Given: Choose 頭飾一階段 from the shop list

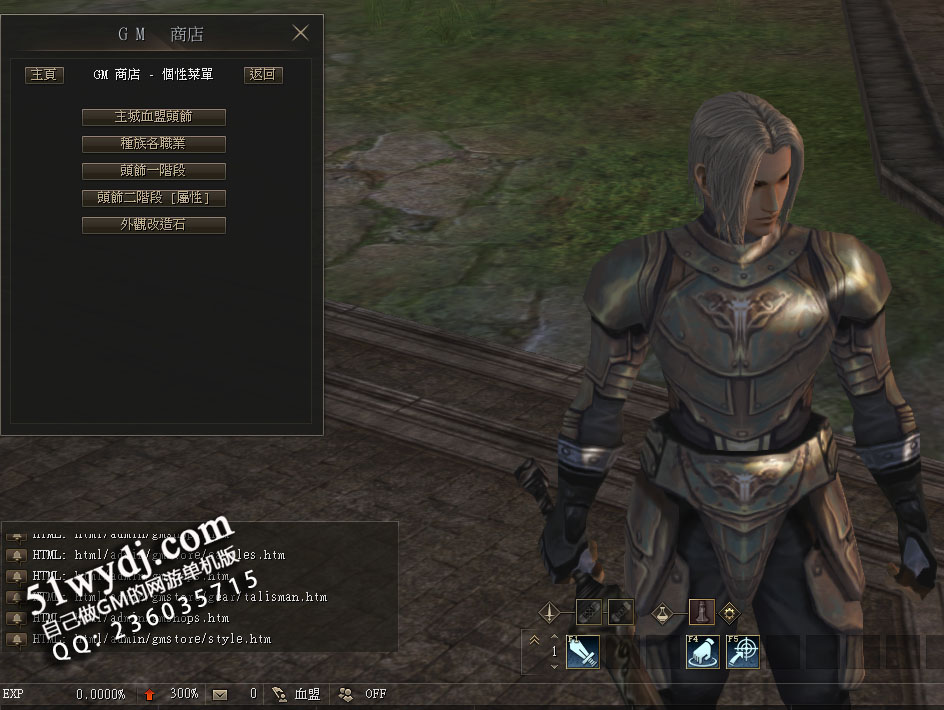Looking at the screenshot, I should 153,171.
